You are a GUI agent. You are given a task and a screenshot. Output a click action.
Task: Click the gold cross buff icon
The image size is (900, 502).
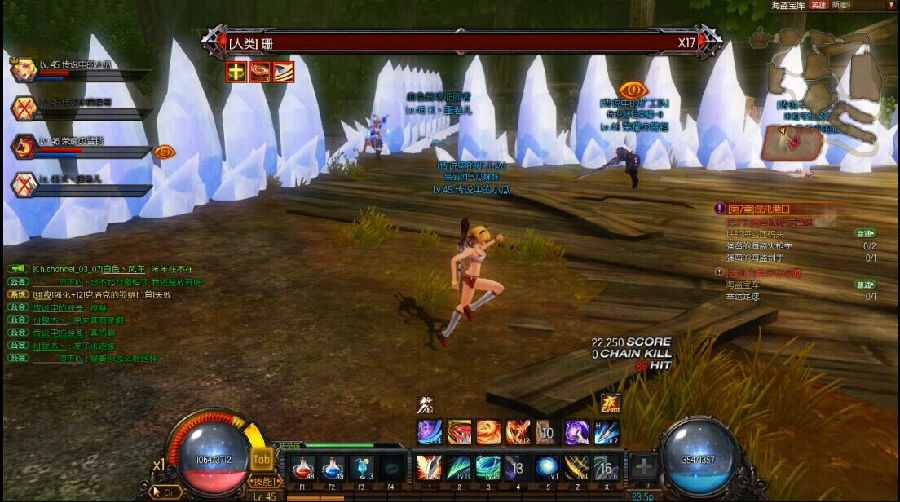tap(236, 71)
